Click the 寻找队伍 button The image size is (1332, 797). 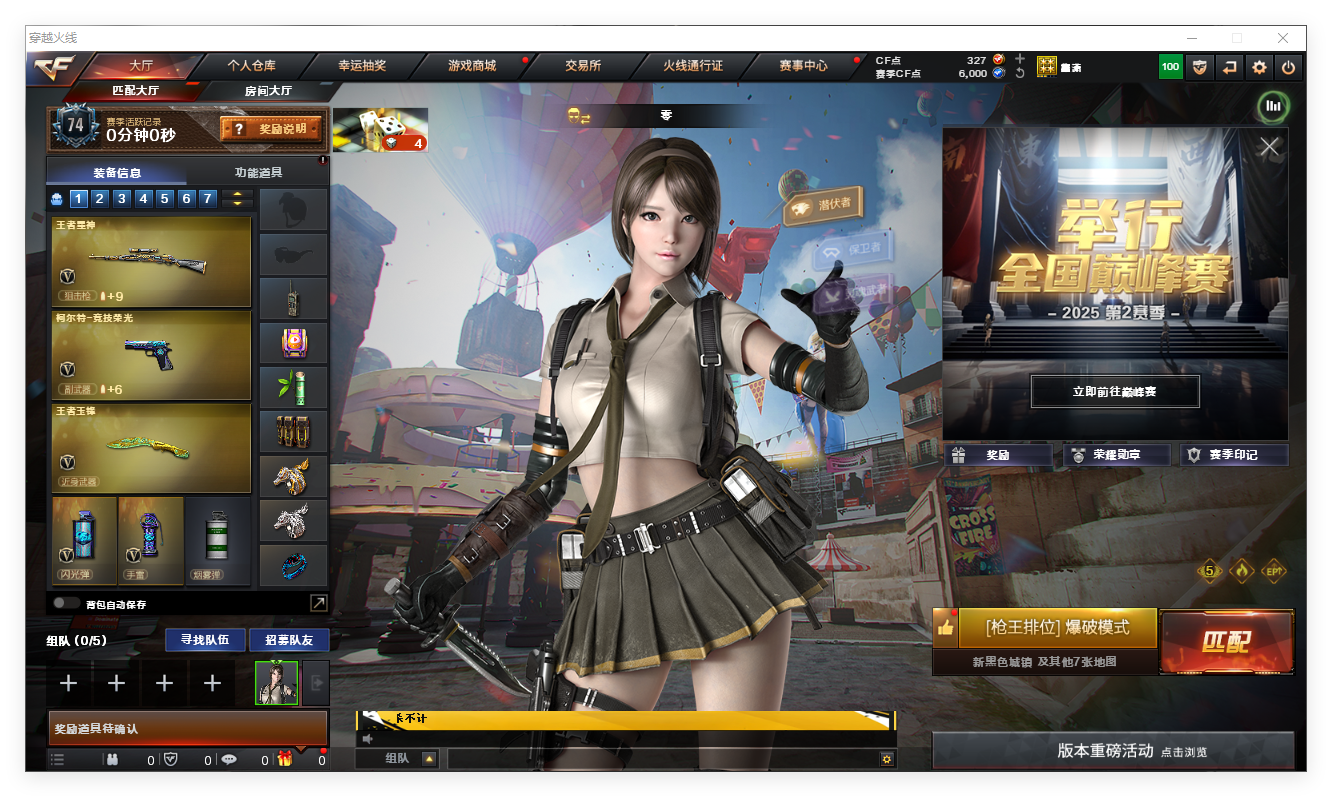[x=205, y=640]
